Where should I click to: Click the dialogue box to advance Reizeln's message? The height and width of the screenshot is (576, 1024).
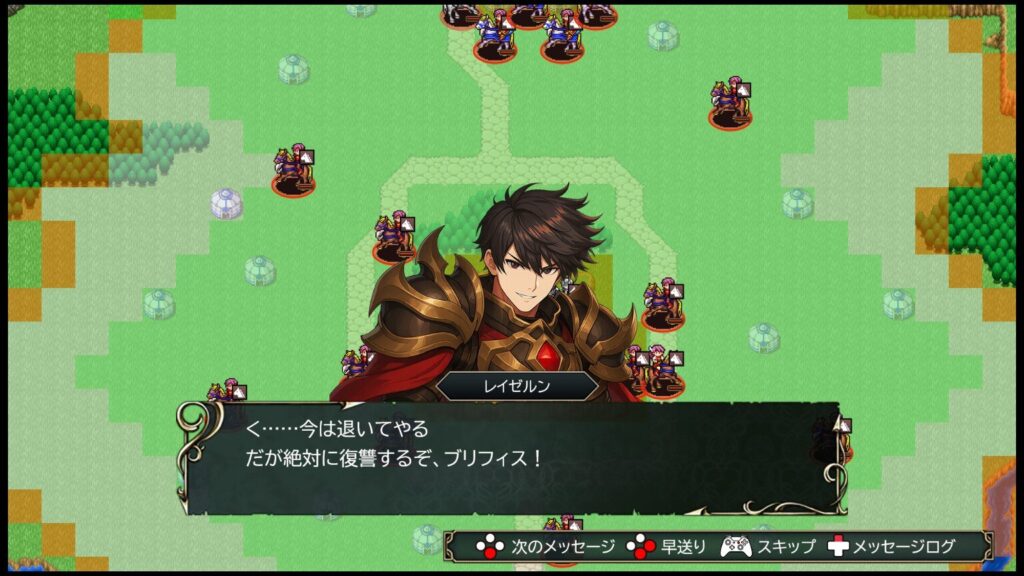510,457
